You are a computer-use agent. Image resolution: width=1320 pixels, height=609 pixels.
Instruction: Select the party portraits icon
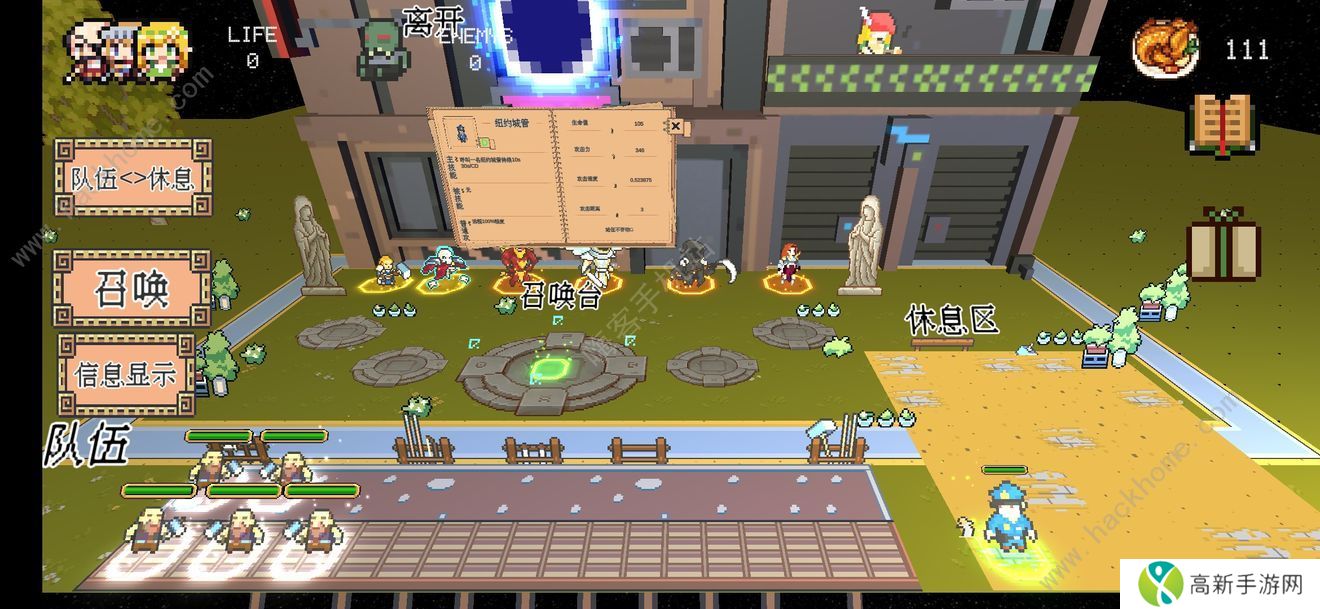115,50
